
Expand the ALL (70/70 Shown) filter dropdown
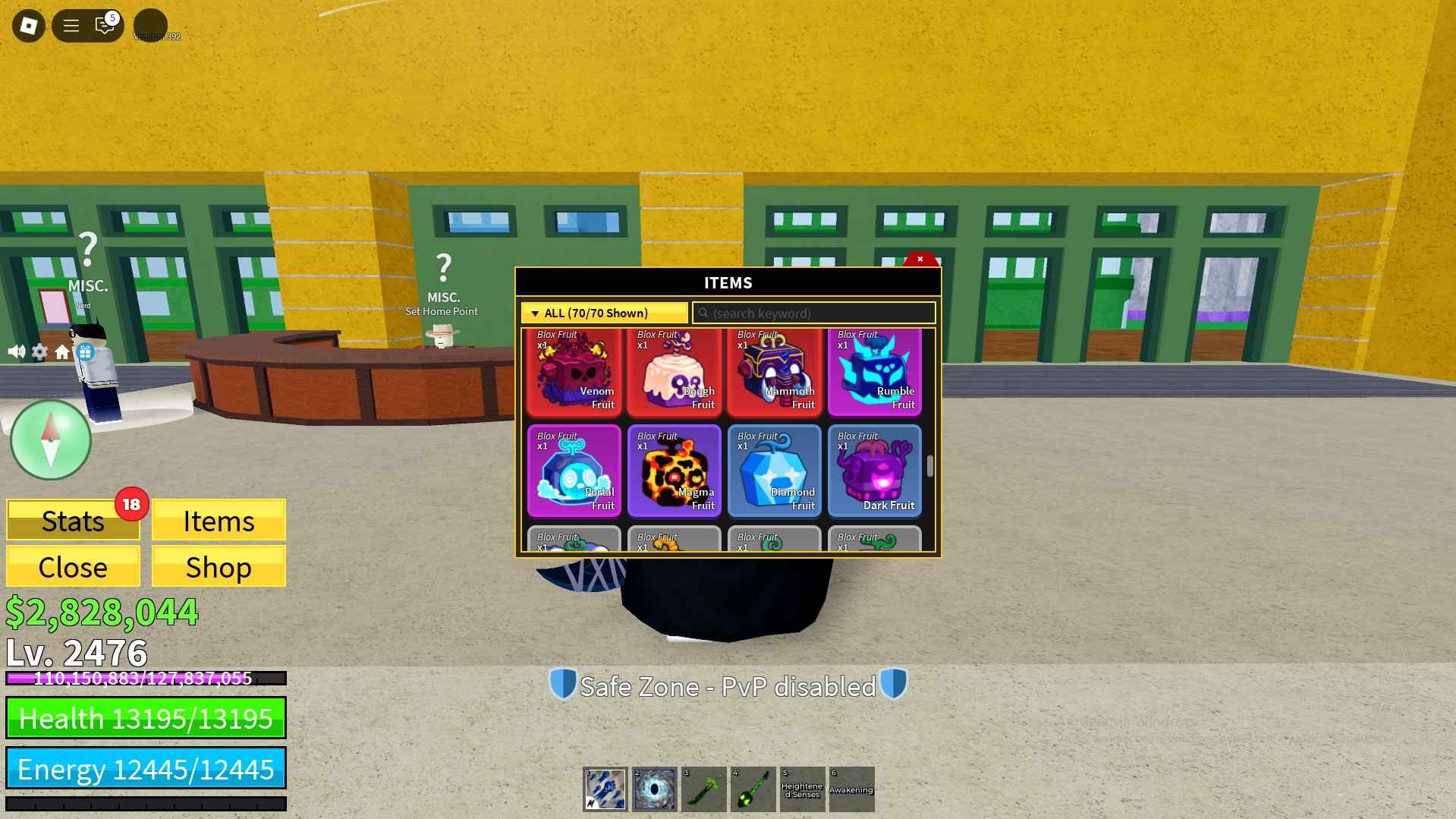coord(603,313)
